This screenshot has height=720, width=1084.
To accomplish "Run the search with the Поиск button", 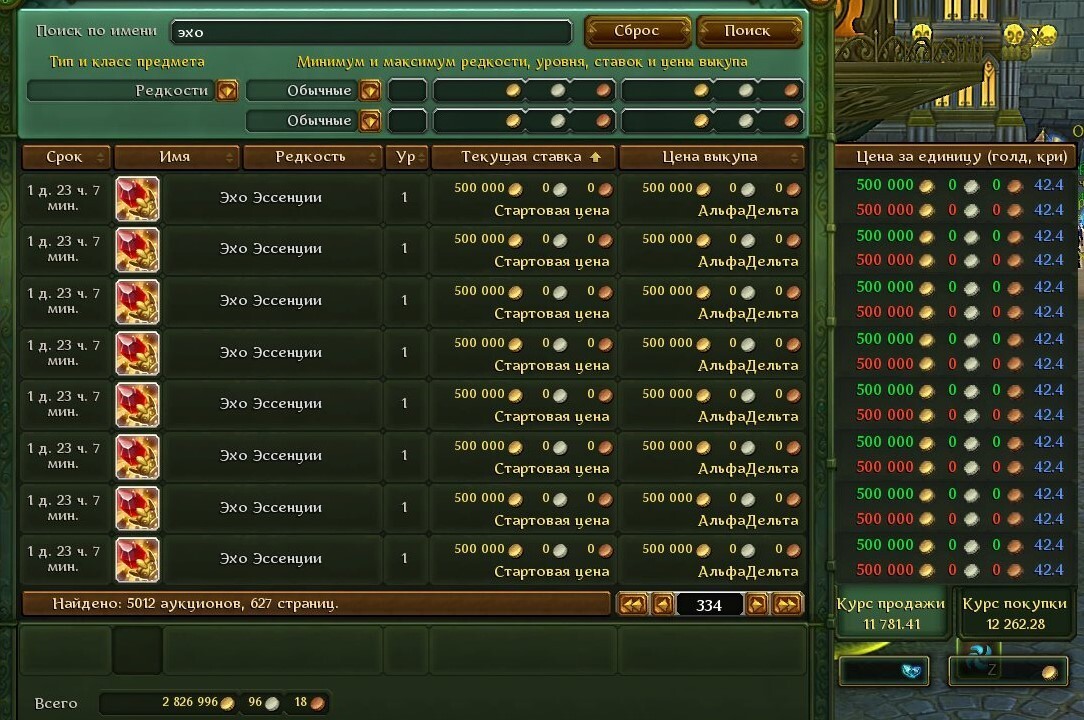I will tap(748, 31).
